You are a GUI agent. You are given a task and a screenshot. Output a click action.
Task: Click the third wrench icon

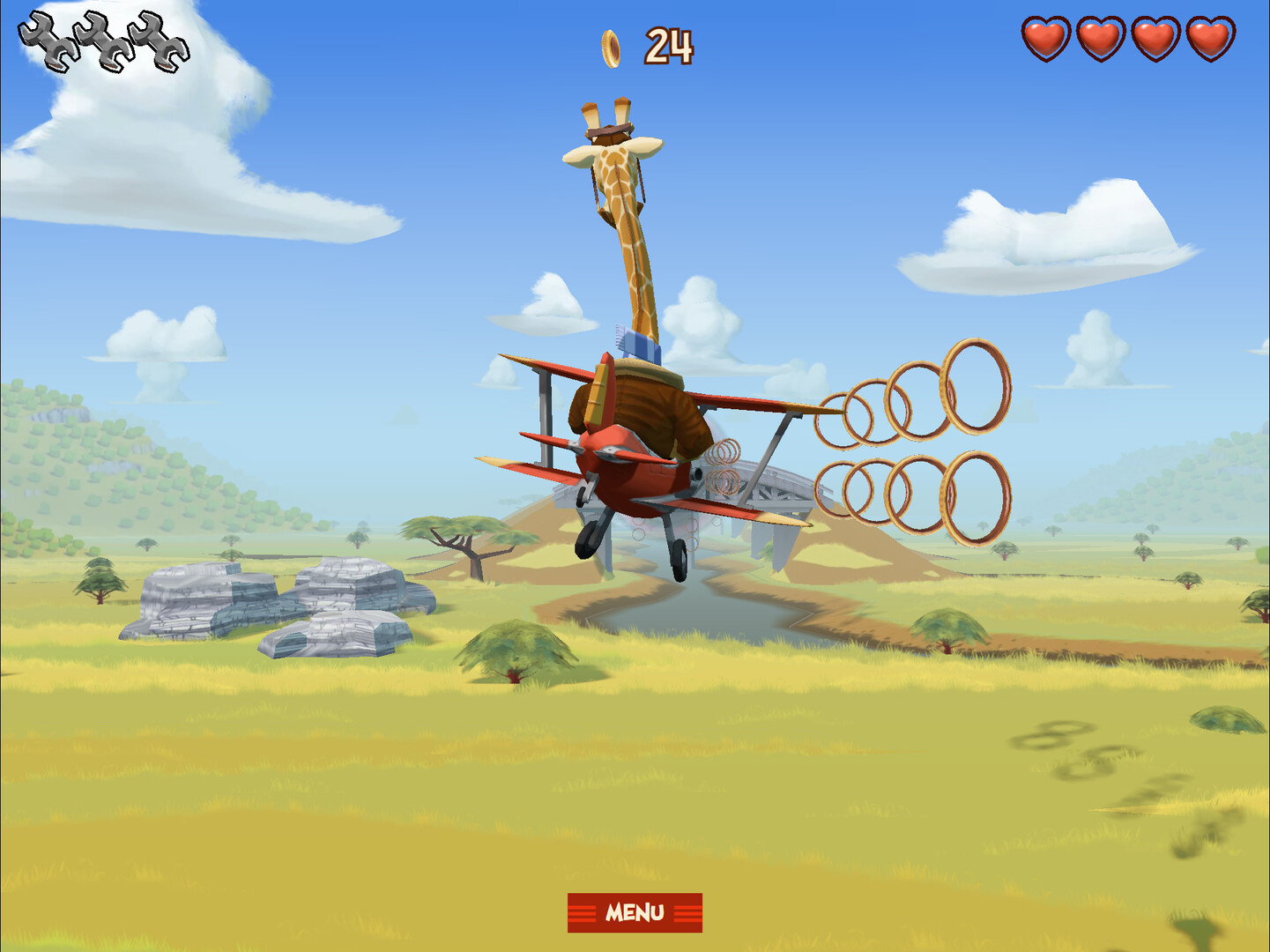point(159,40)
